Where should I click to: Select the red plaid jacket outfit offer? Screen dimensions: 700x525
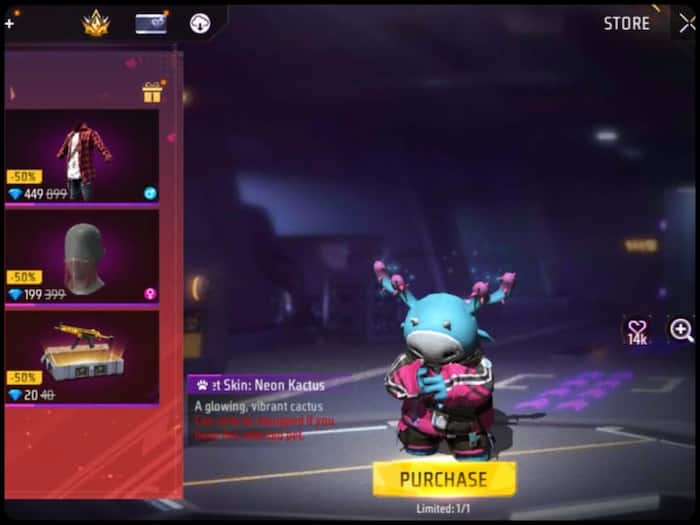[81, 156]
